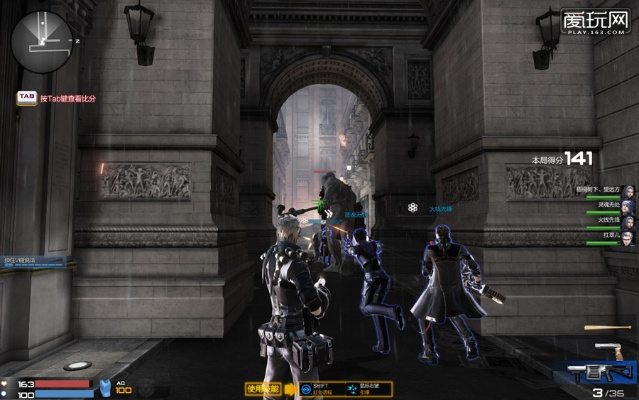
Task: Click the circular minimap radar
Action: tap(42, 42)
